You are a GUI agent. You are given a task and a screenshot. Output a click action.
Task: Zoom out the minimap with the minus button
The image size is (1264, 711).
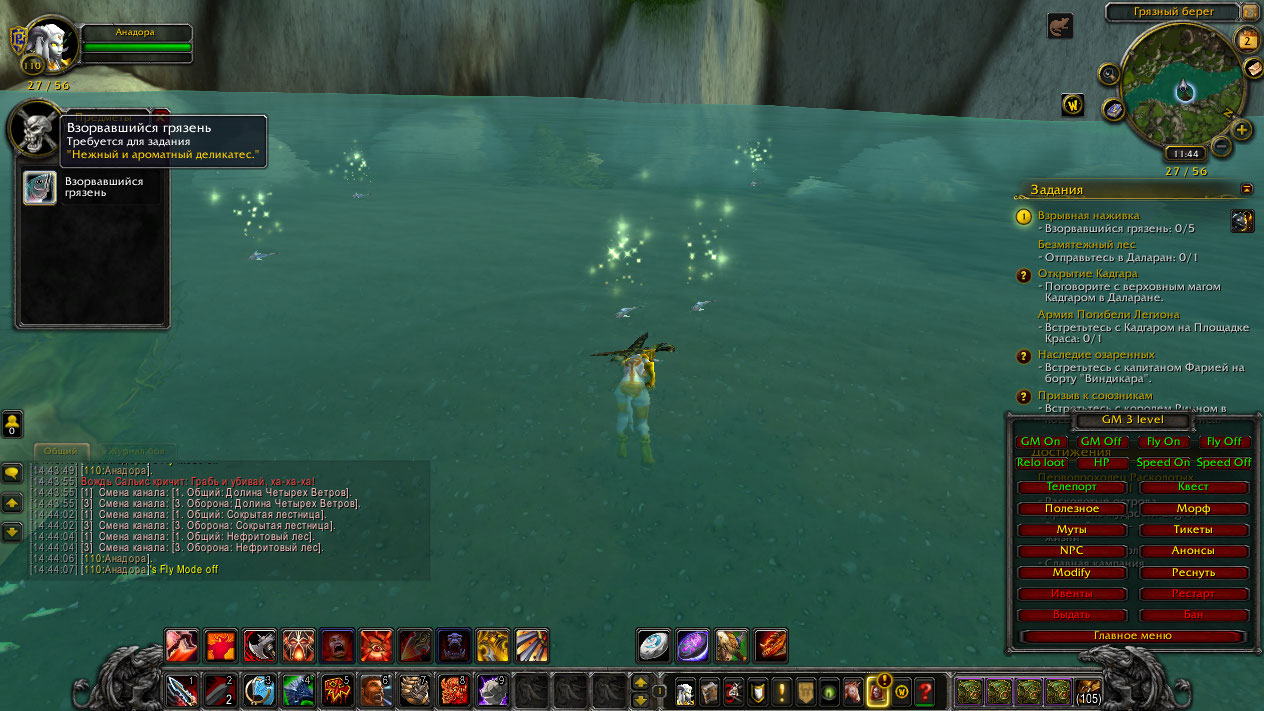tap(1221, 146)
